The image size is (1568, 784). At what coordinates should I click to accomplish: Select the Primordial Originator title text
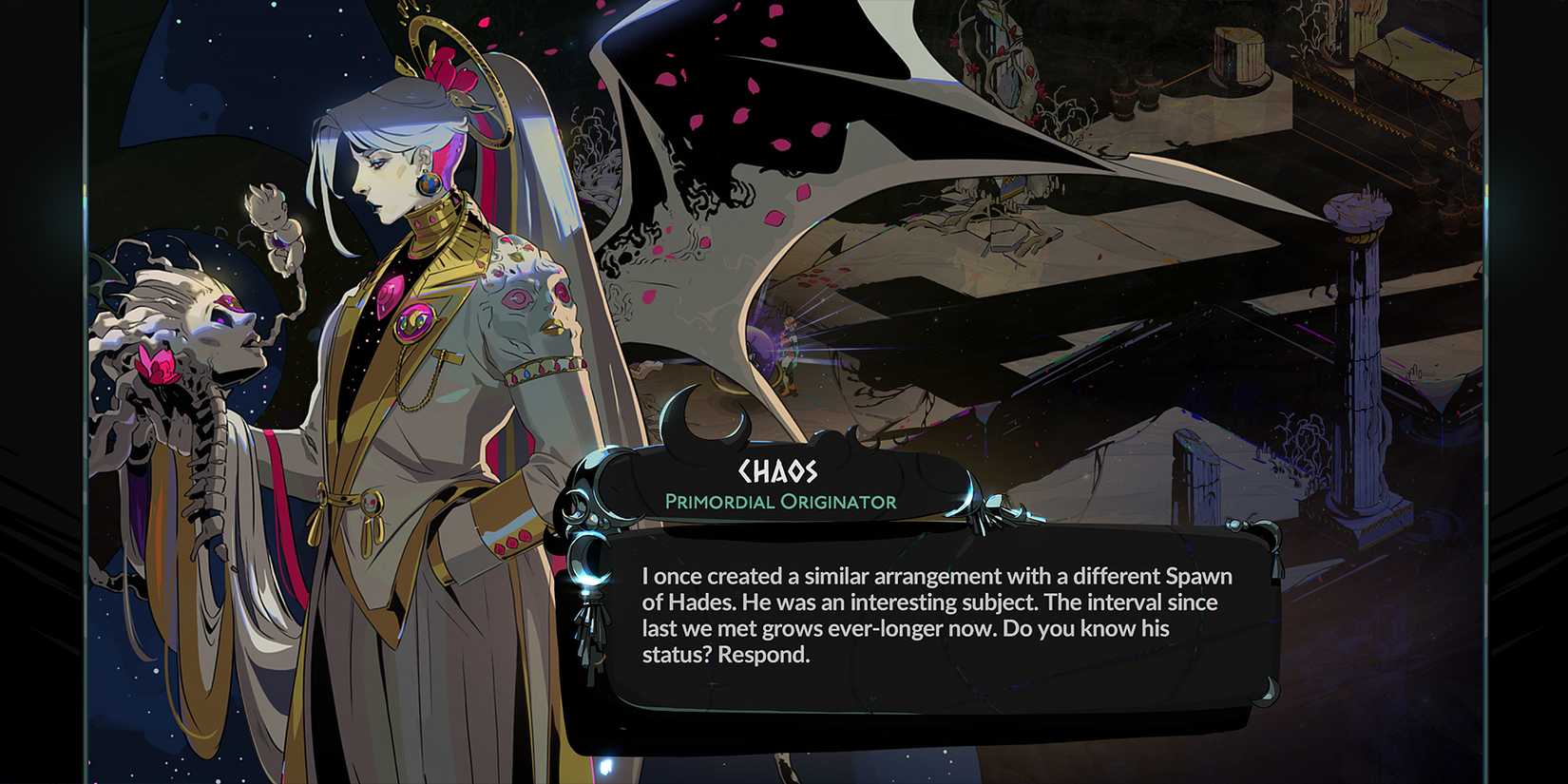pos(781,502)
